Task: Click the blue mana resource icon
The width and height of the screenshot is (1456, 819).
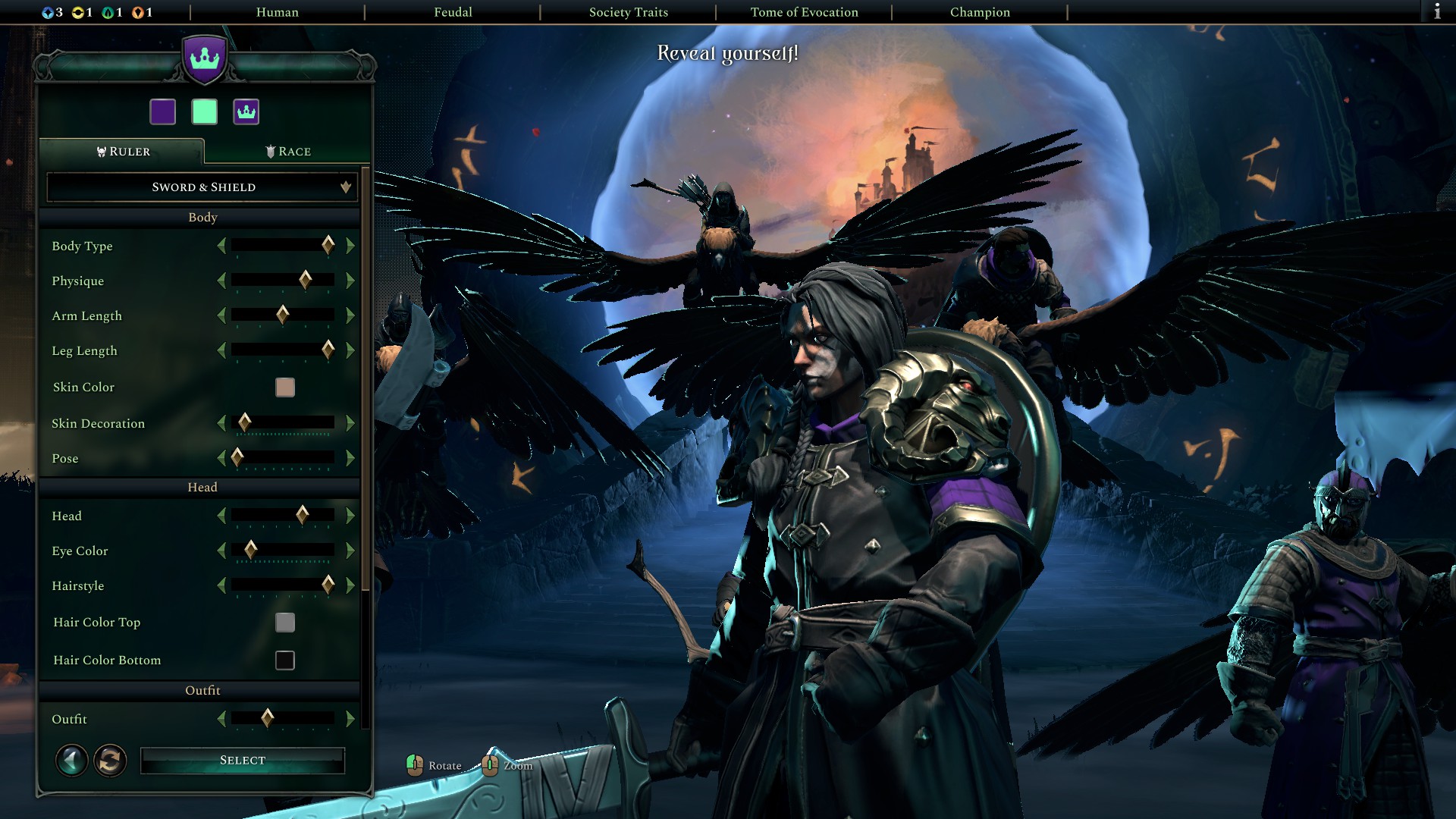Action: point(48,12)
